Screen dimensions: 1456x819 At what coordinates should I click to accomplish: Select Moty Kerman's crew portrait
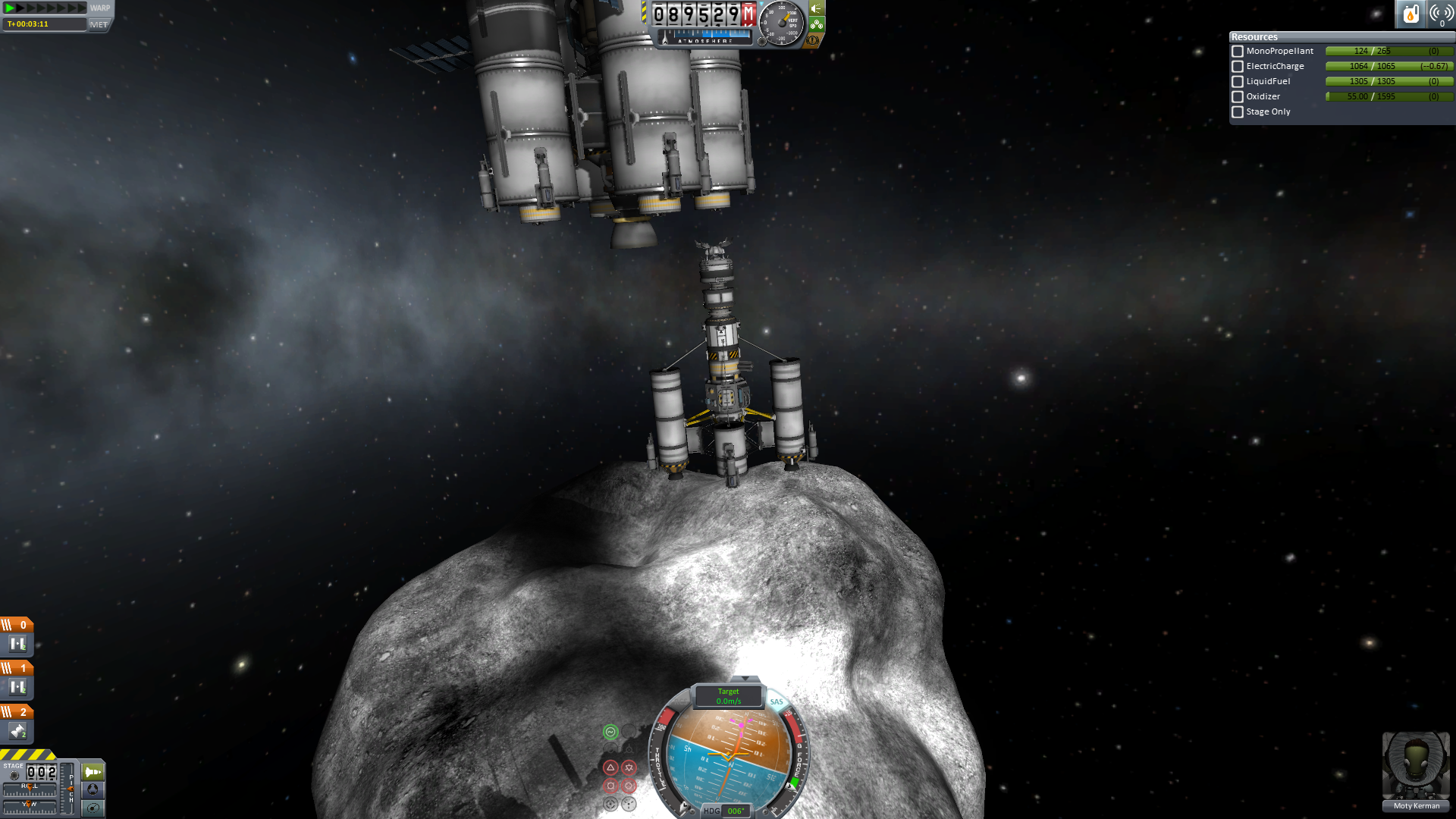click(x=1416, y=766)
